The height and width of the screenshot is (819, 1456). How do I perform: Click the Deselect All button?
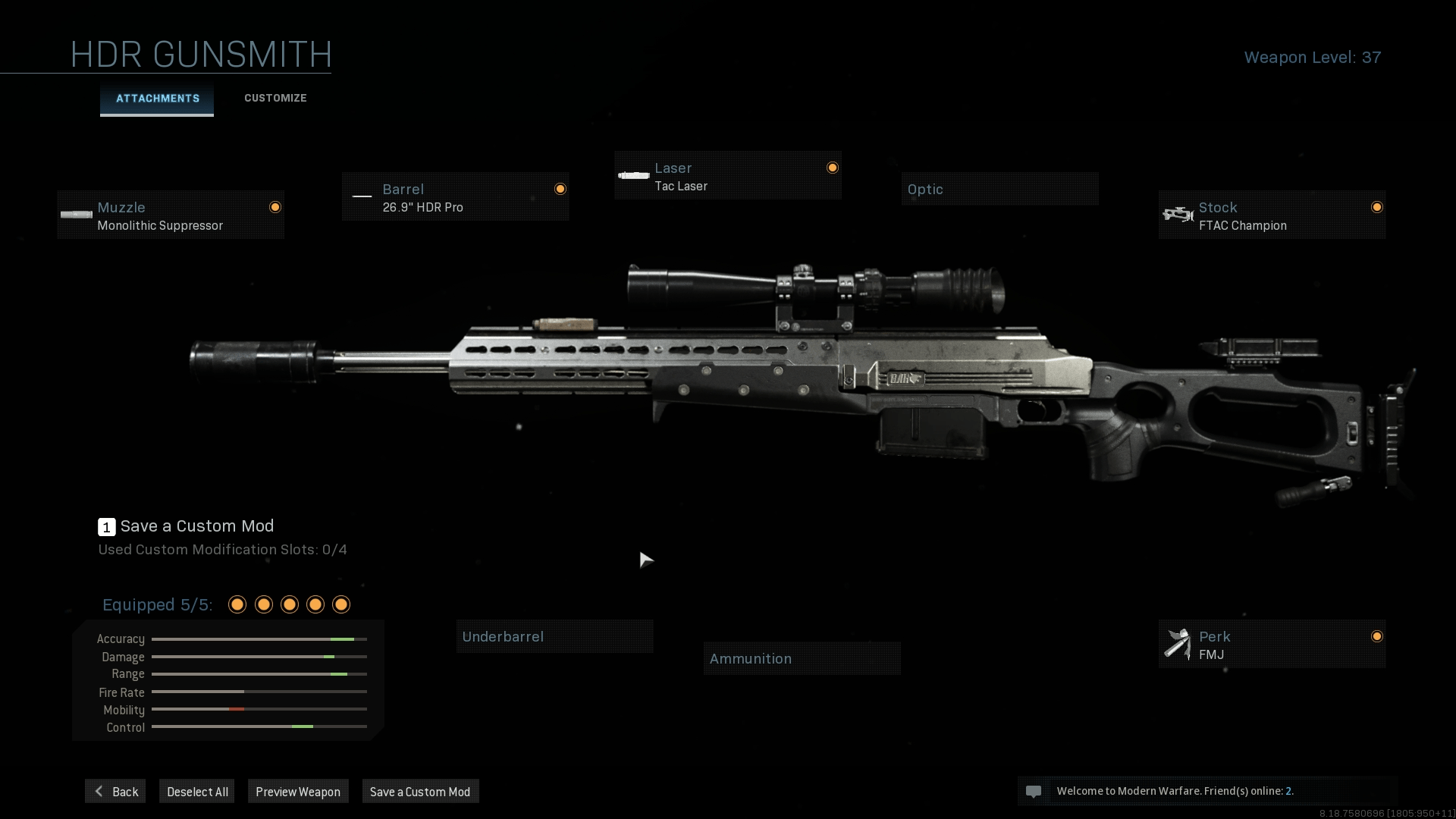click(196, 791)
